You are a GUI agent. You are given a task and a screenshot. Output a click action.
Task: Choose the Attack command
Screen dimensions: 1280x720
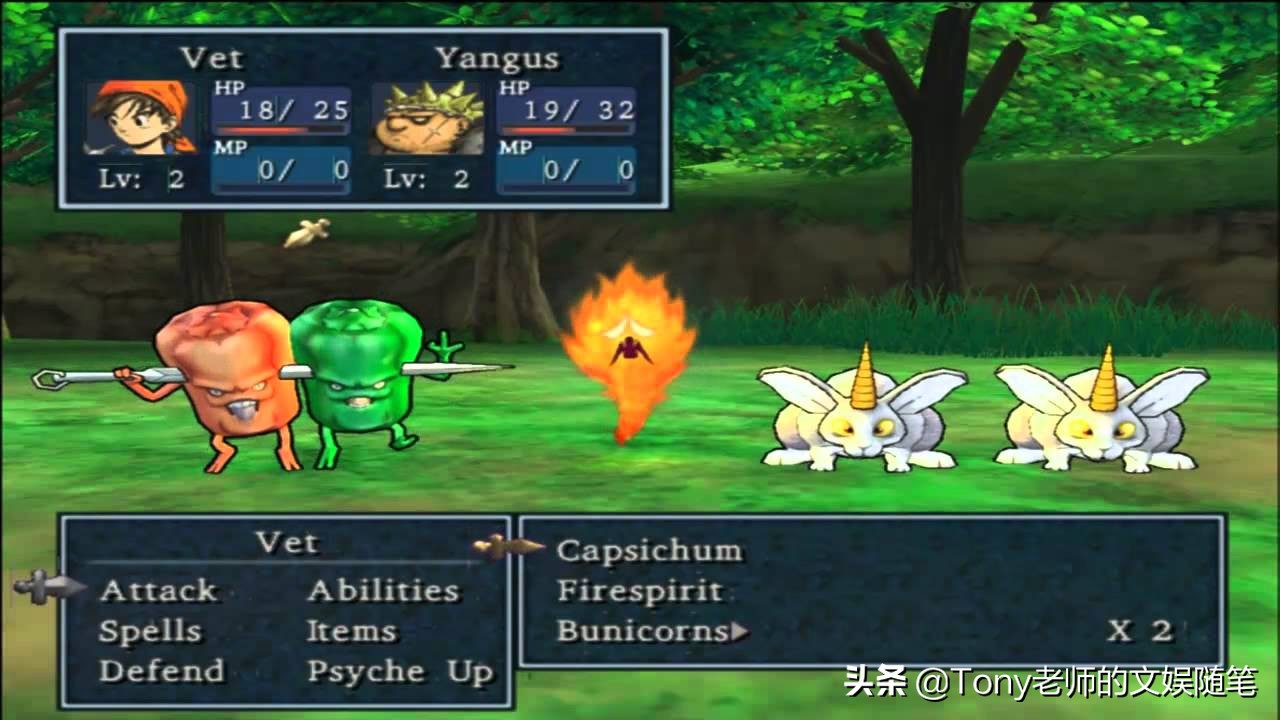[x=158, y=591]
